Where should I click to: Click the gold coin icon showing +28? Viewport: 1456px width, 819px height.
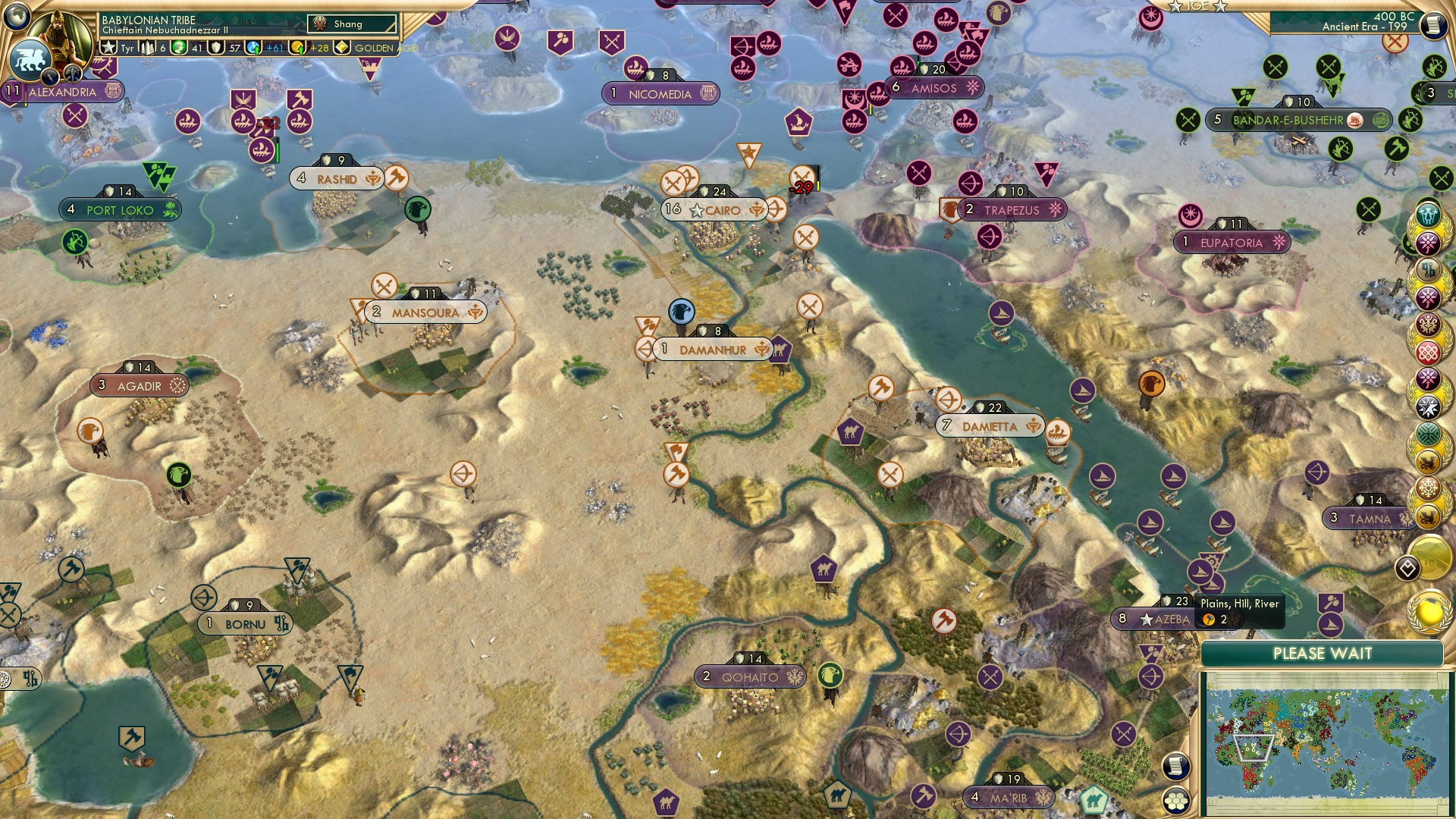tap(297, 48)
